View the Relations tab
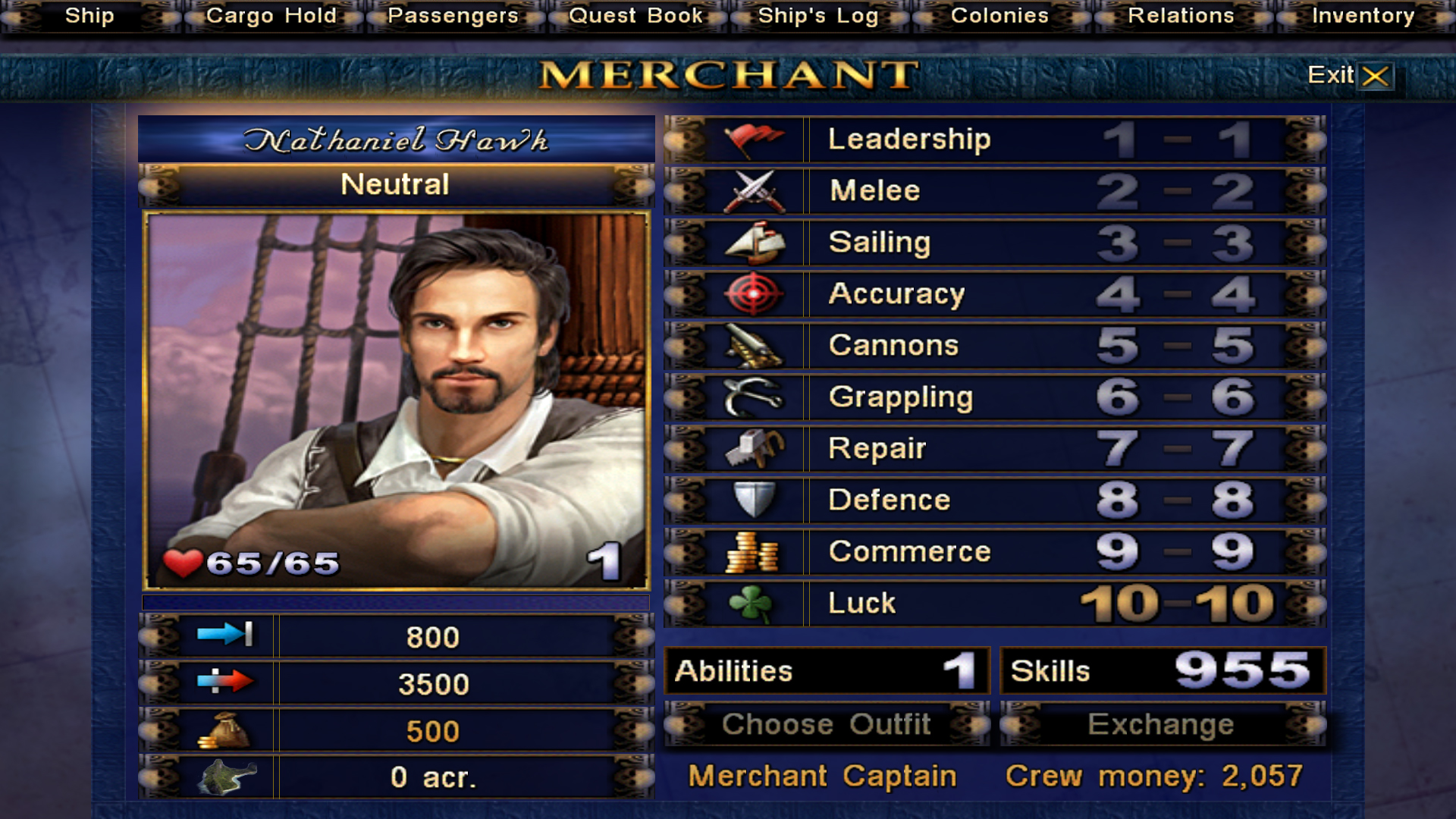The image size is (1456, 819). pos(1181,16)
